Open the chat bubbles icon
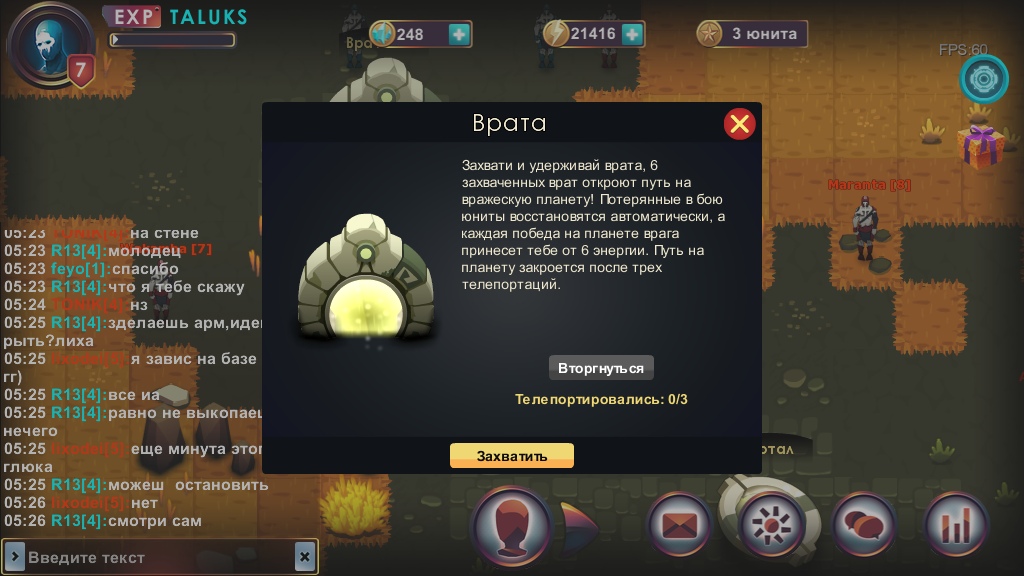The image size is (1024, 576). (x=864, y=524)
